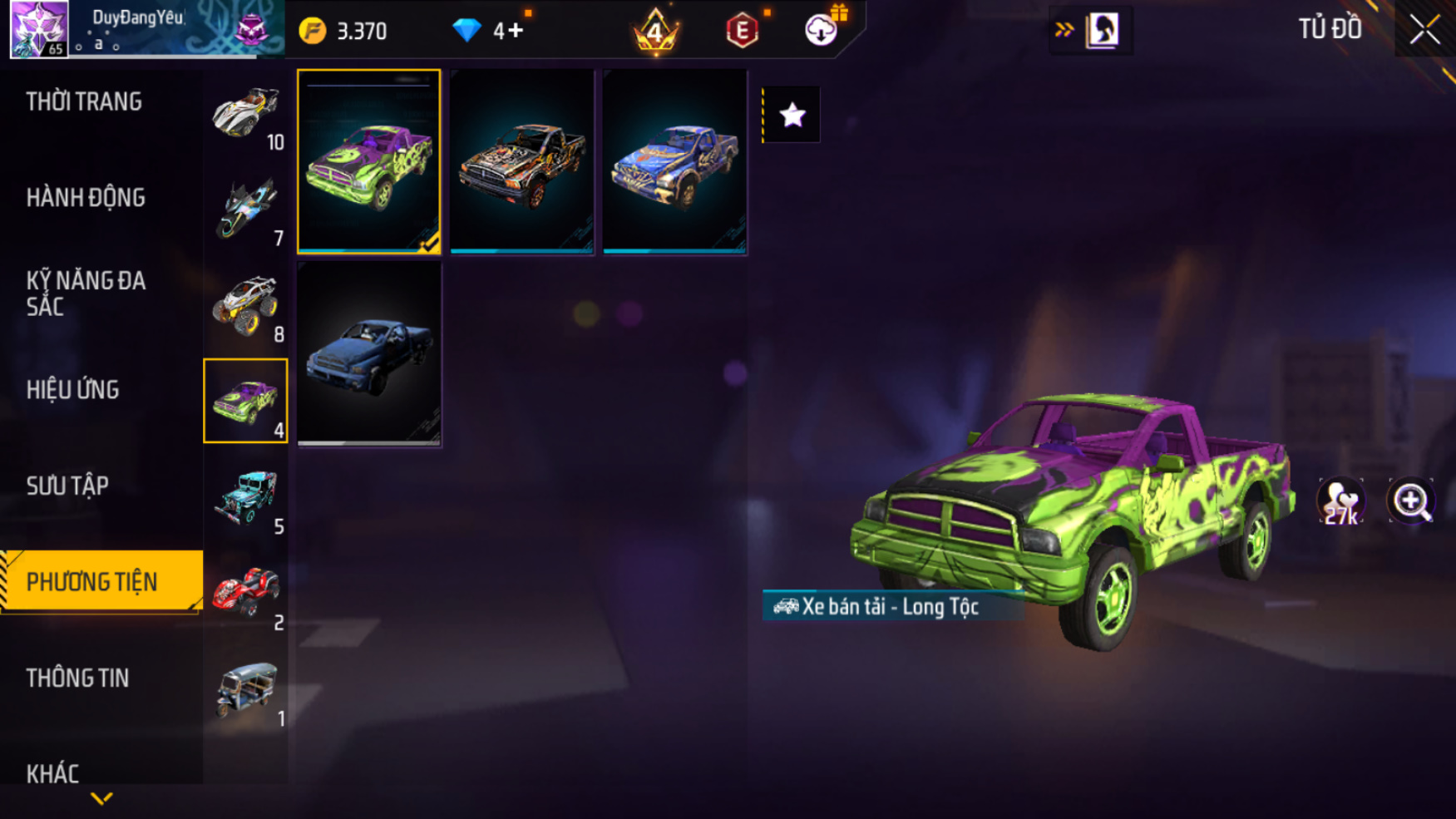Screen dimensions: 1456x819
Task: Open the Thời Trang category
Action: pyautogui.click(x=84, y=102)
